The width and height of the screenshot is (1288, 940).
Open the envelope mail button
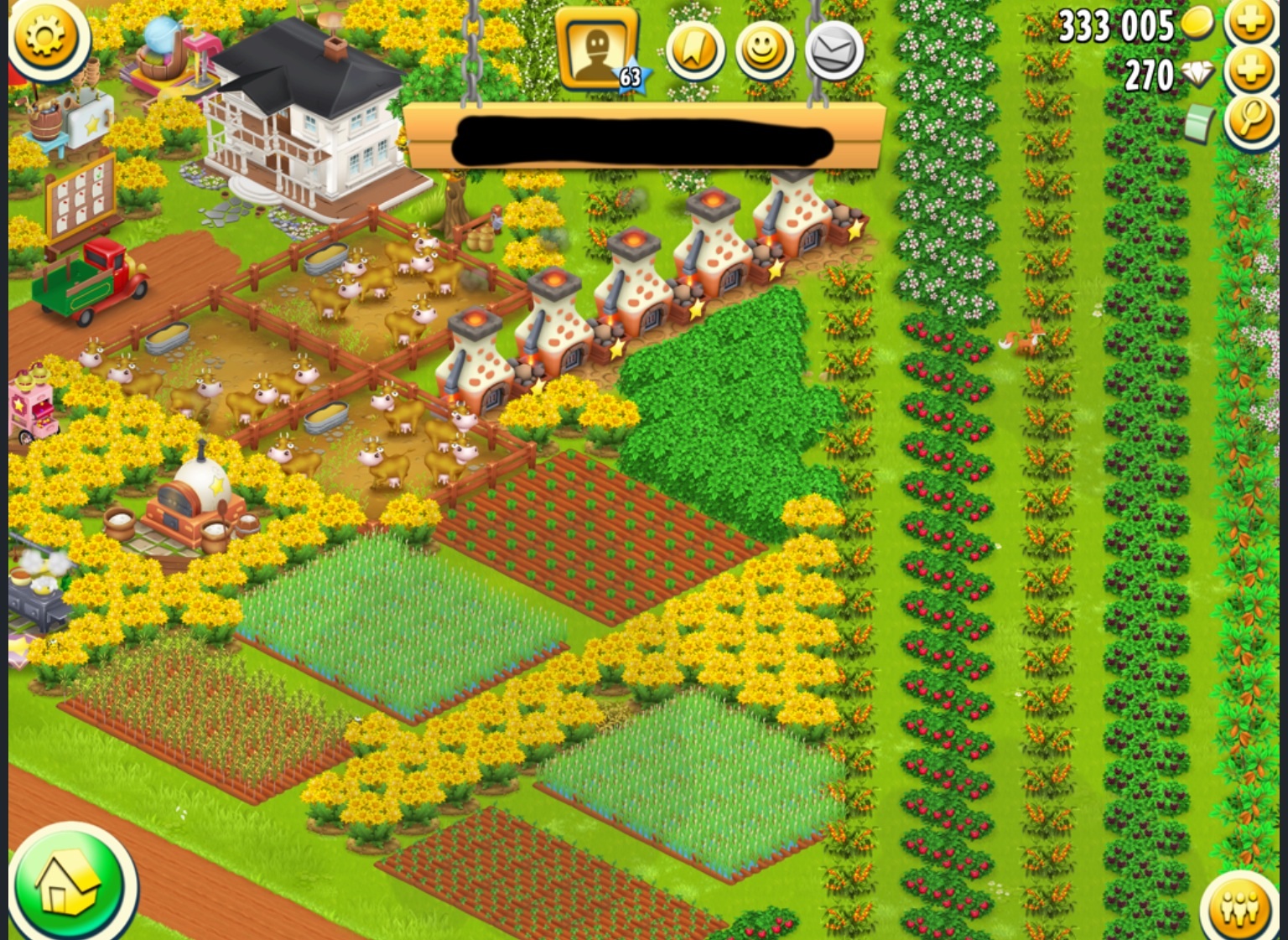834,51
